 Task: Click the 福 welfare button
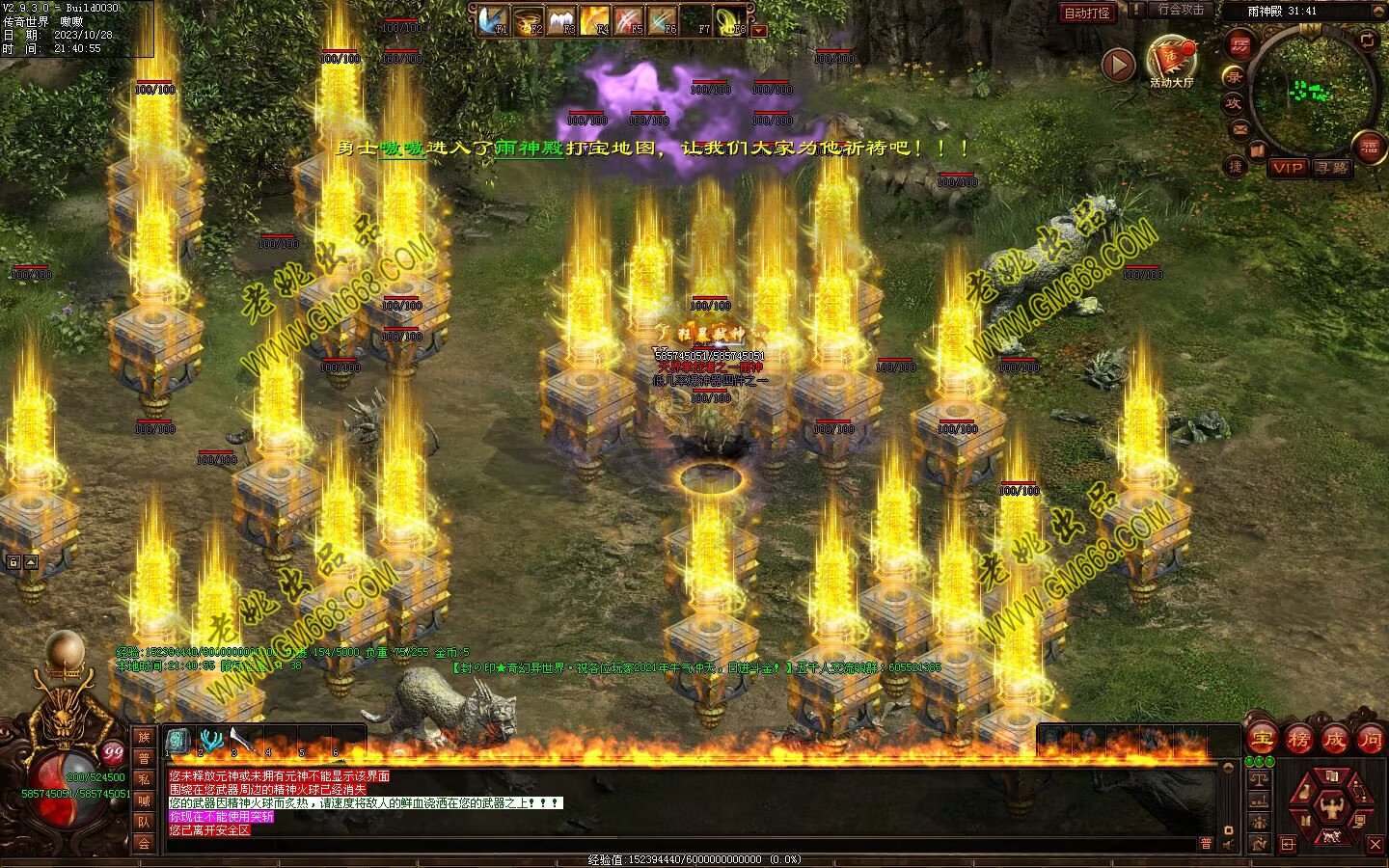tap(1370, 147)
